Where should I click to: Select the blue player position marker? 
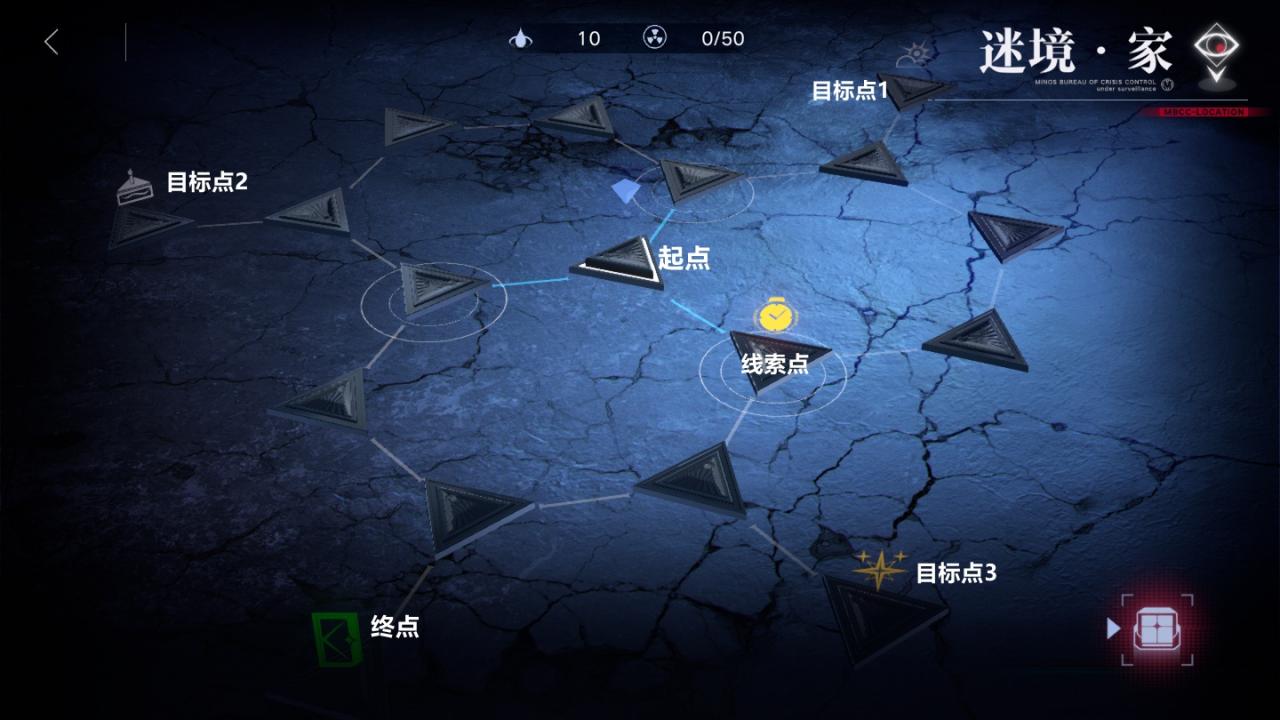[624, 188]
